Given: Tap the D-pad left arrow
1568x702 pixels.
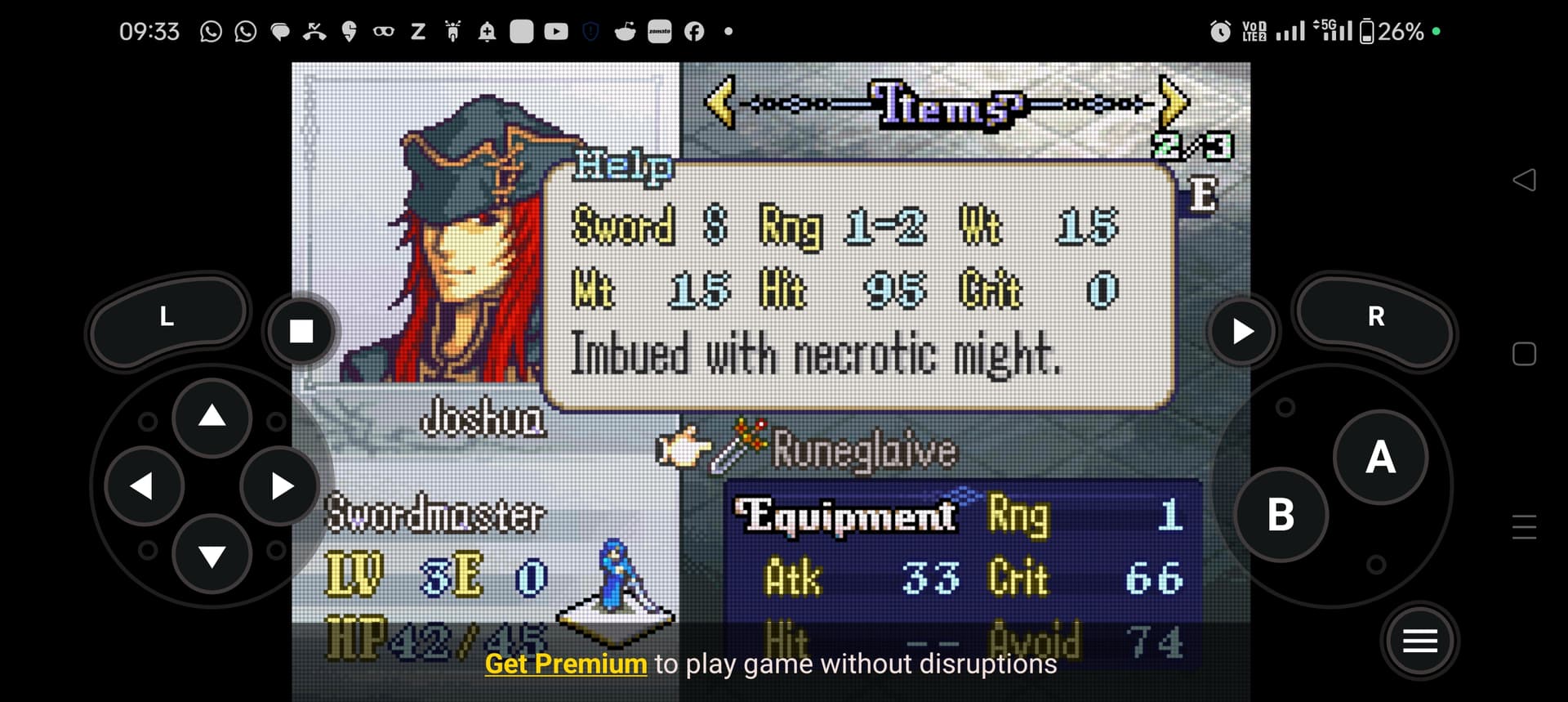Looking at the screenshot, I should coord(143,486).
